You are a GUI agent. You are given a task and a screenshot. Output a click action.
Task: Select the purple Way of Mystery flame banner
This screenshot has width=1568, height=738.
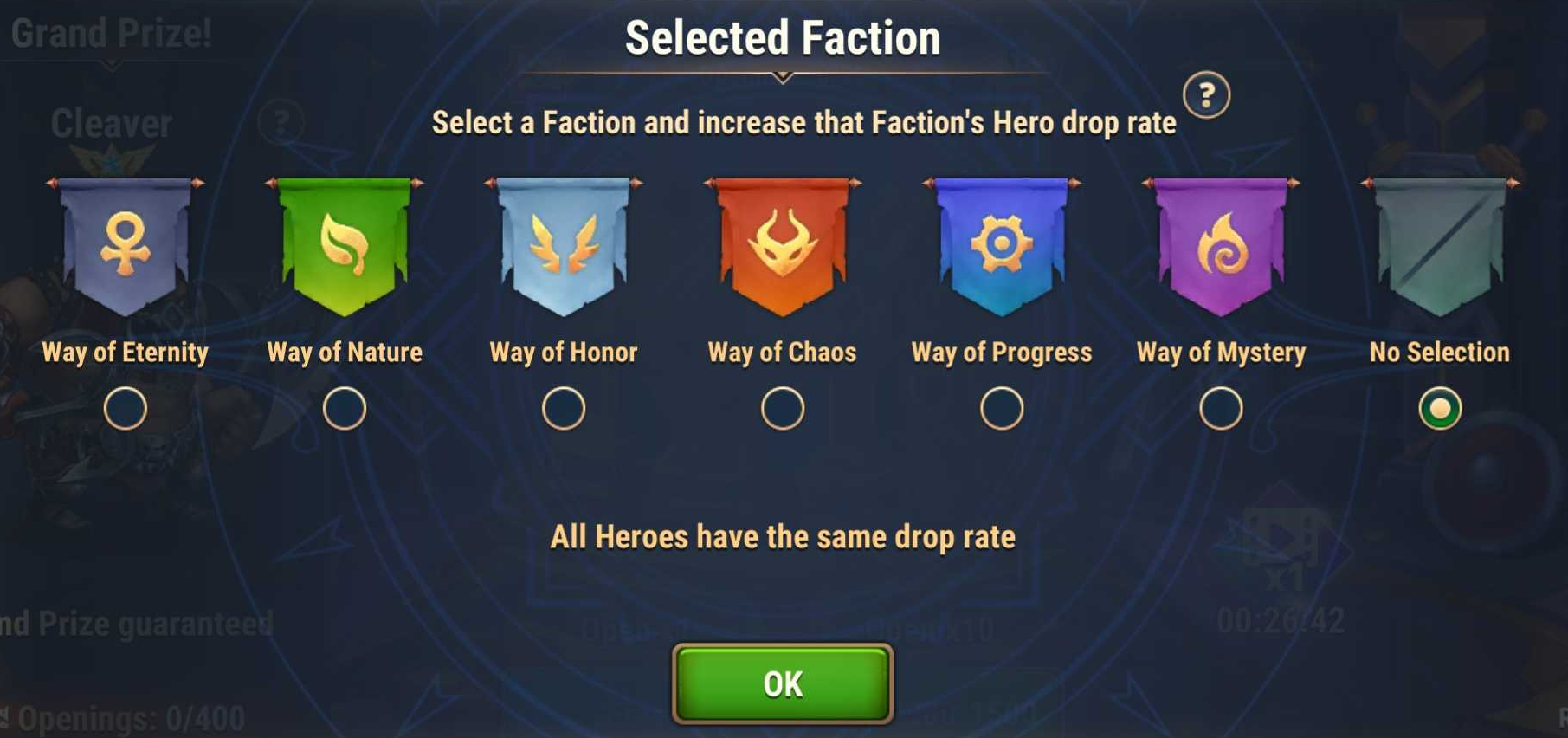1221,246
